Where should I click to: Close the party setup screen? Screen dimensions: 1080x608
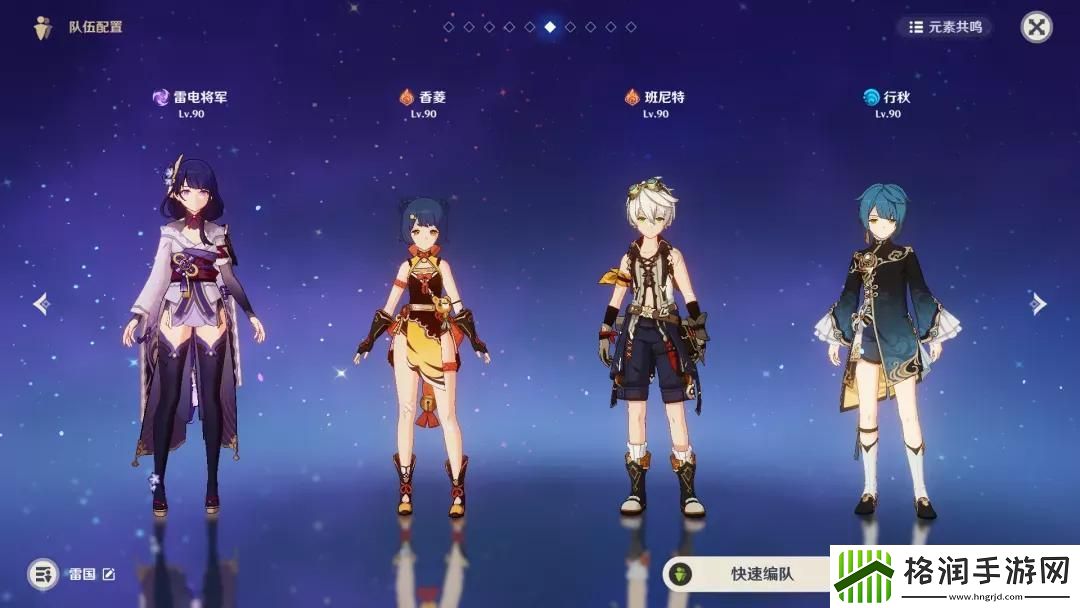click(1036, 27)
